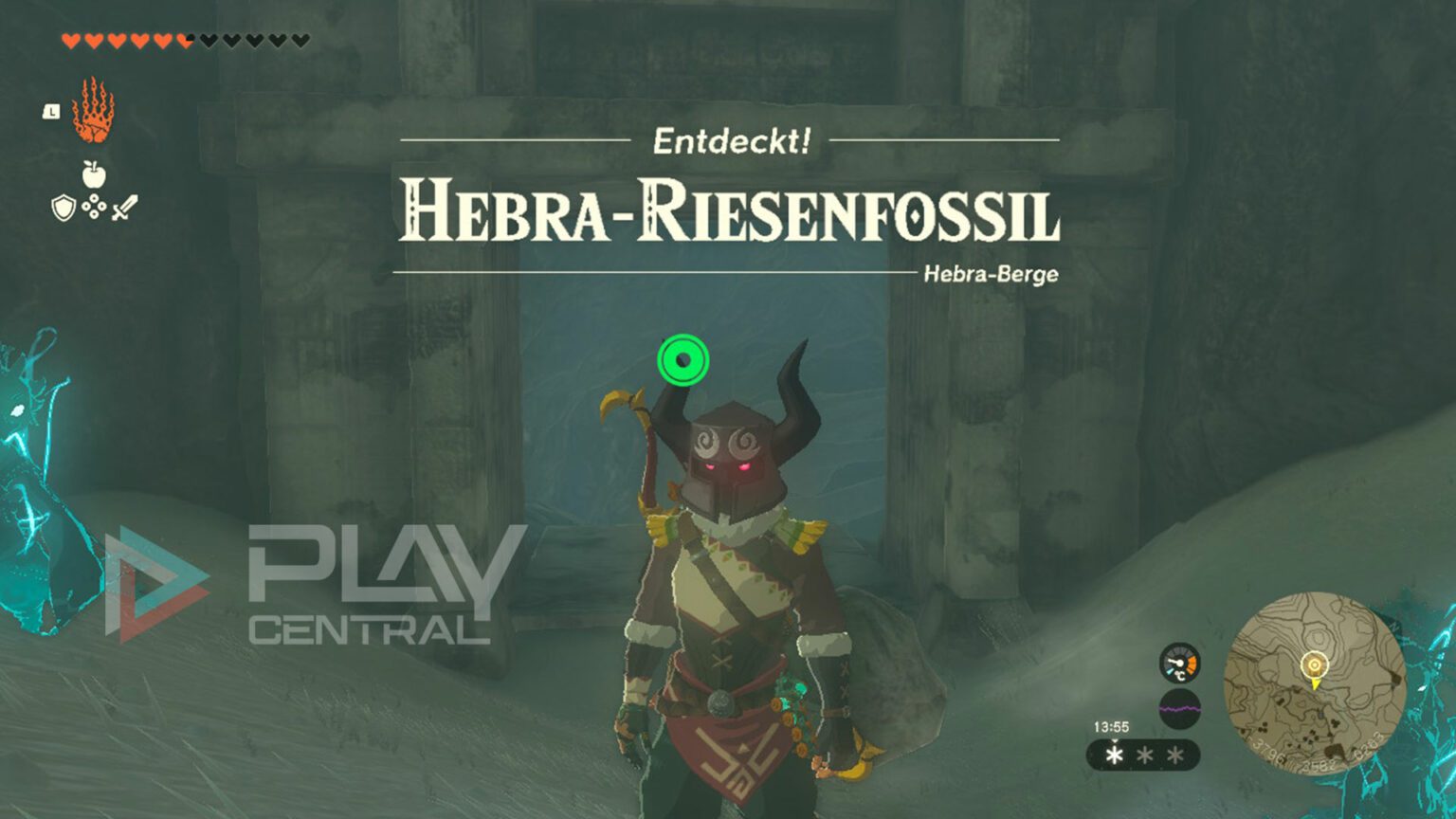Viewport: 1456px width, 819px height.
Task: Click the elevation number 3796 on minimap
Action: 1267,750
